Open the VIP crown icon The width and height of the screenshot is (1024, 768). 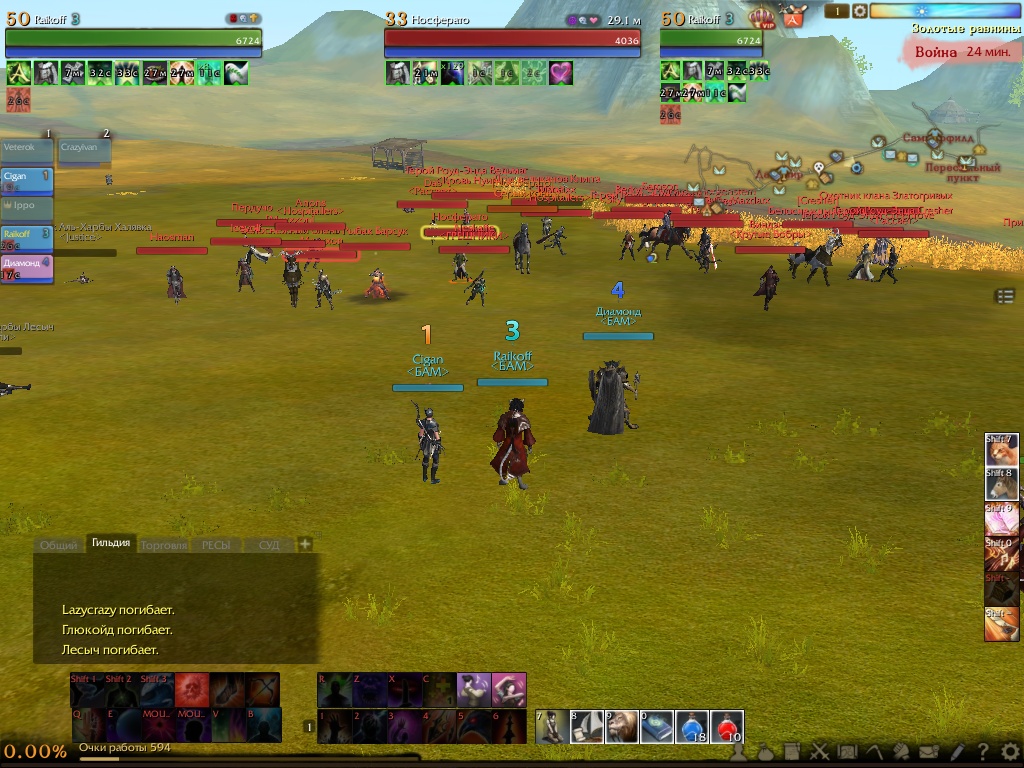[x=763, y=17]
